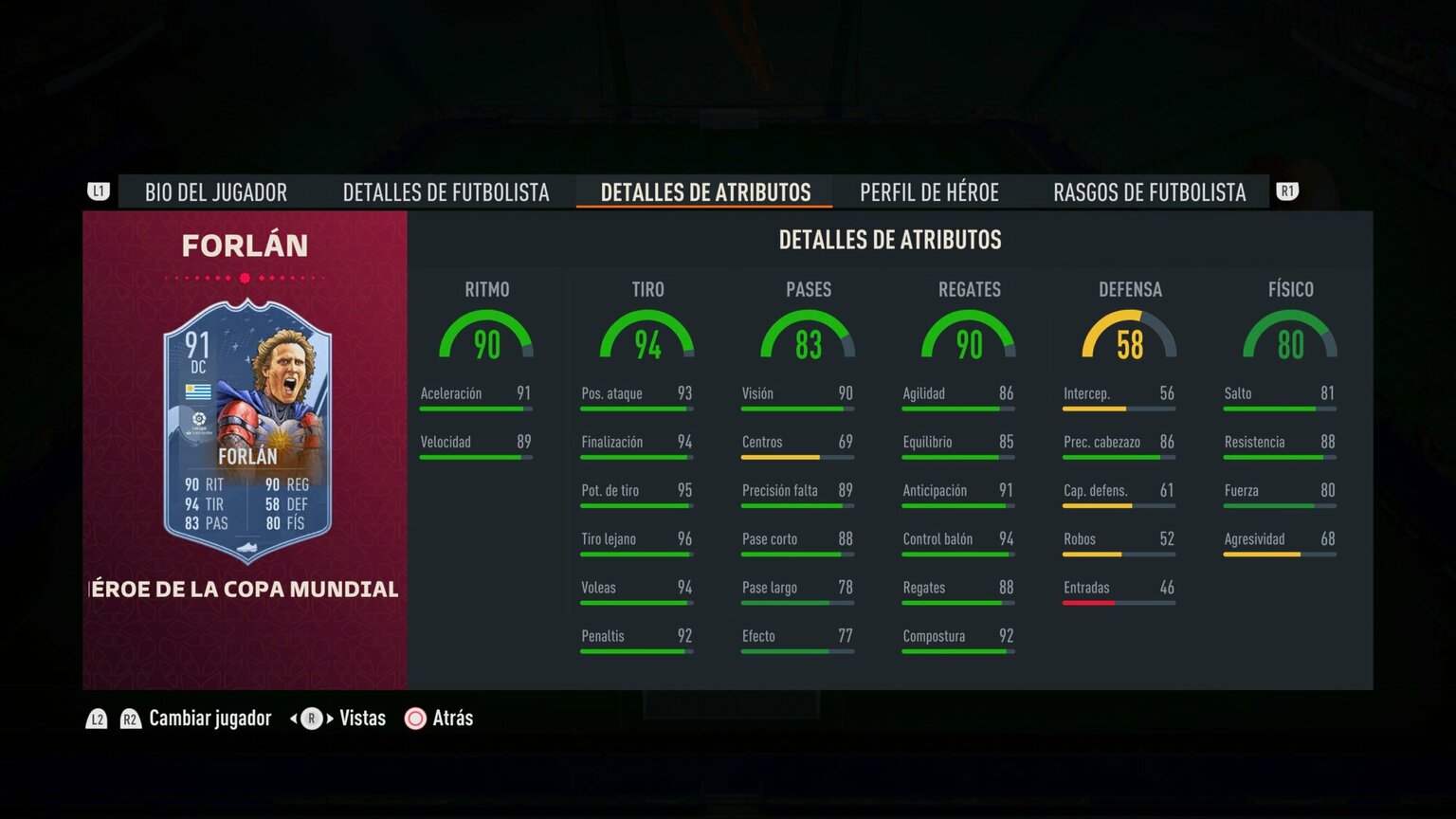This screenshot has width=1456, height=819.
Task: Open the BIO DEL JUGADOR tab
Action: [x=215, y=191]
